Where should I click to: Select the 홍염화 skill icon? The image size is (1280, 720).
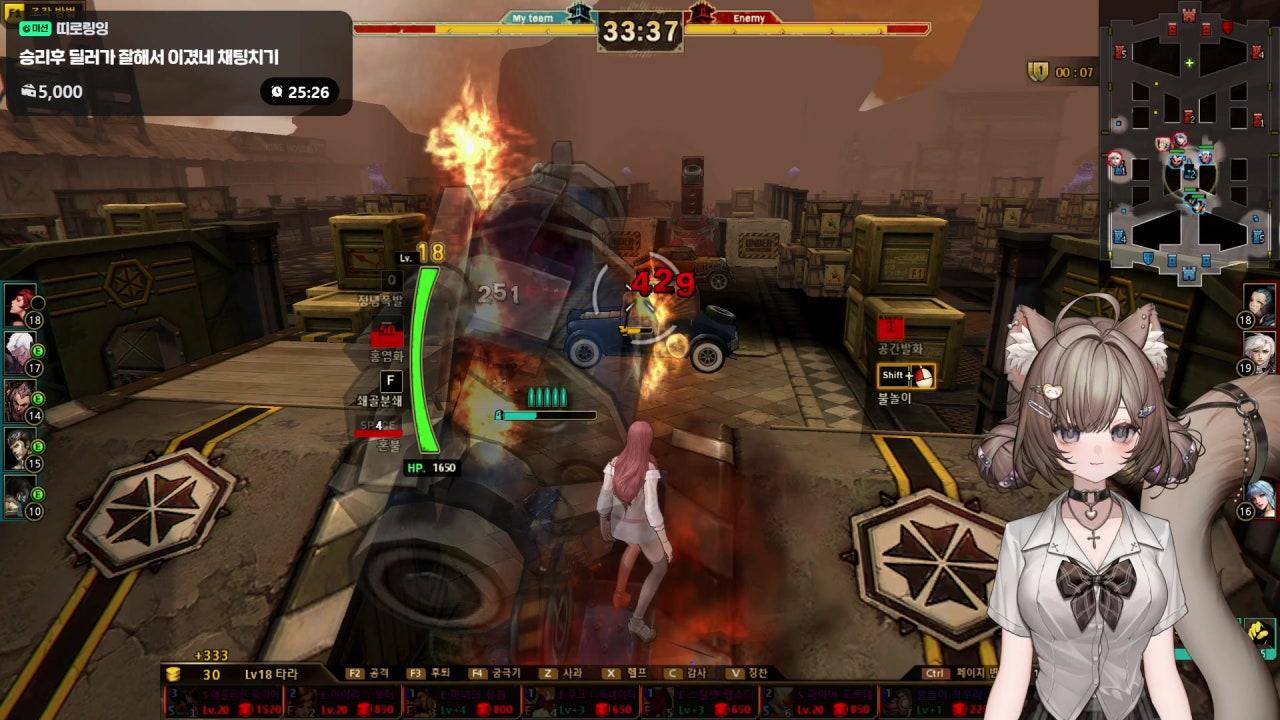click(387, 336)
